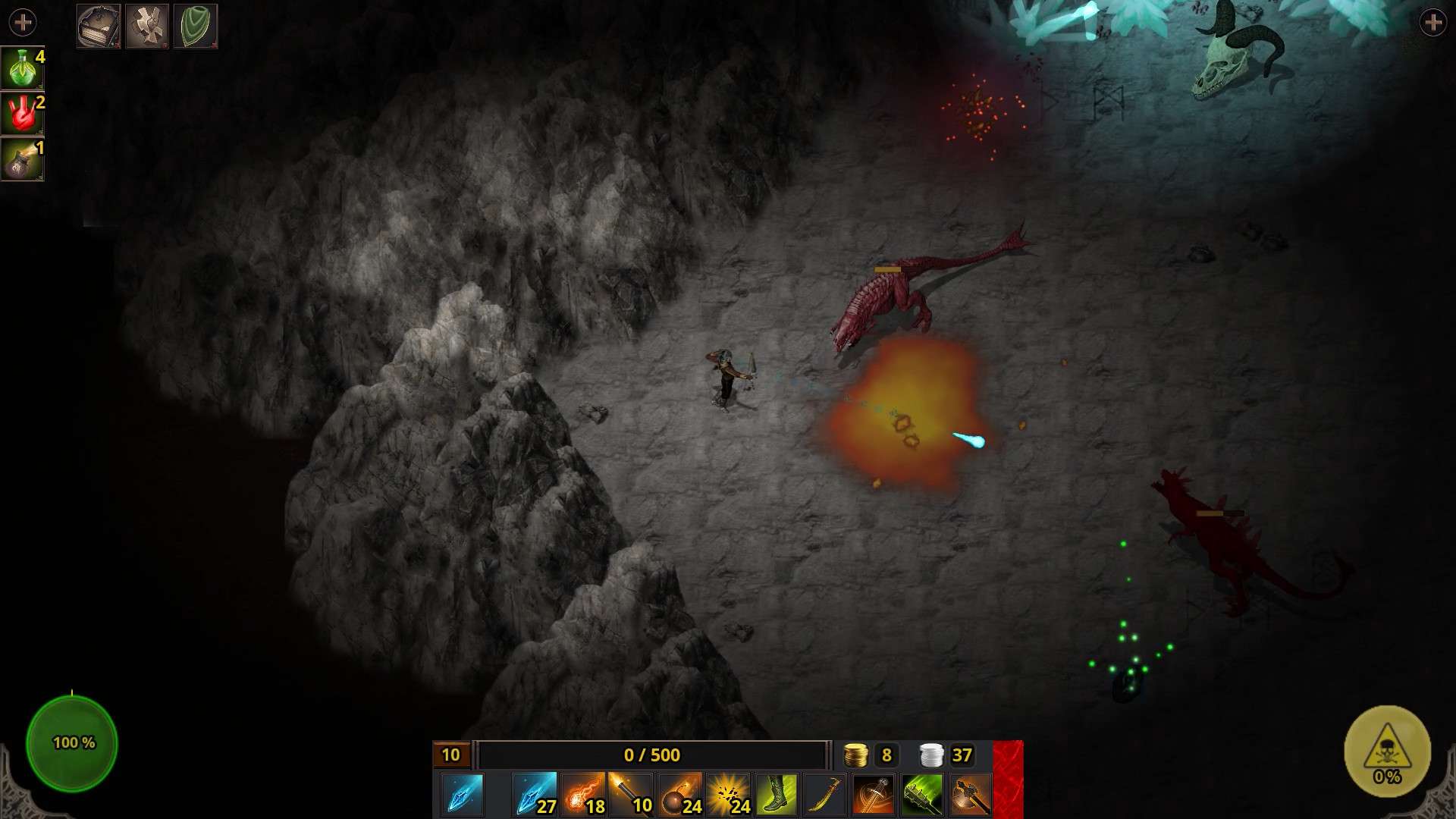Choose the battle axe skill
Viewport: 1456px width, 819px height.
pos(971,795)
